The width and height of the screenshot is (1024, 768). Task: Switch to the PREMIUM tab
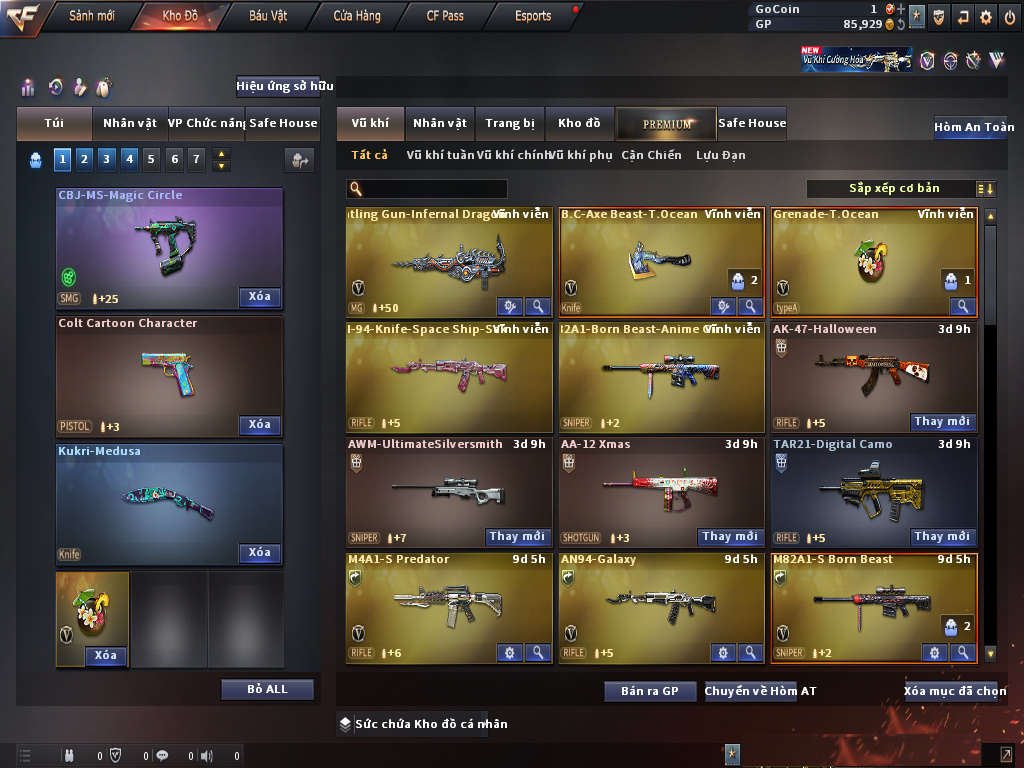(x=667, y=123)
